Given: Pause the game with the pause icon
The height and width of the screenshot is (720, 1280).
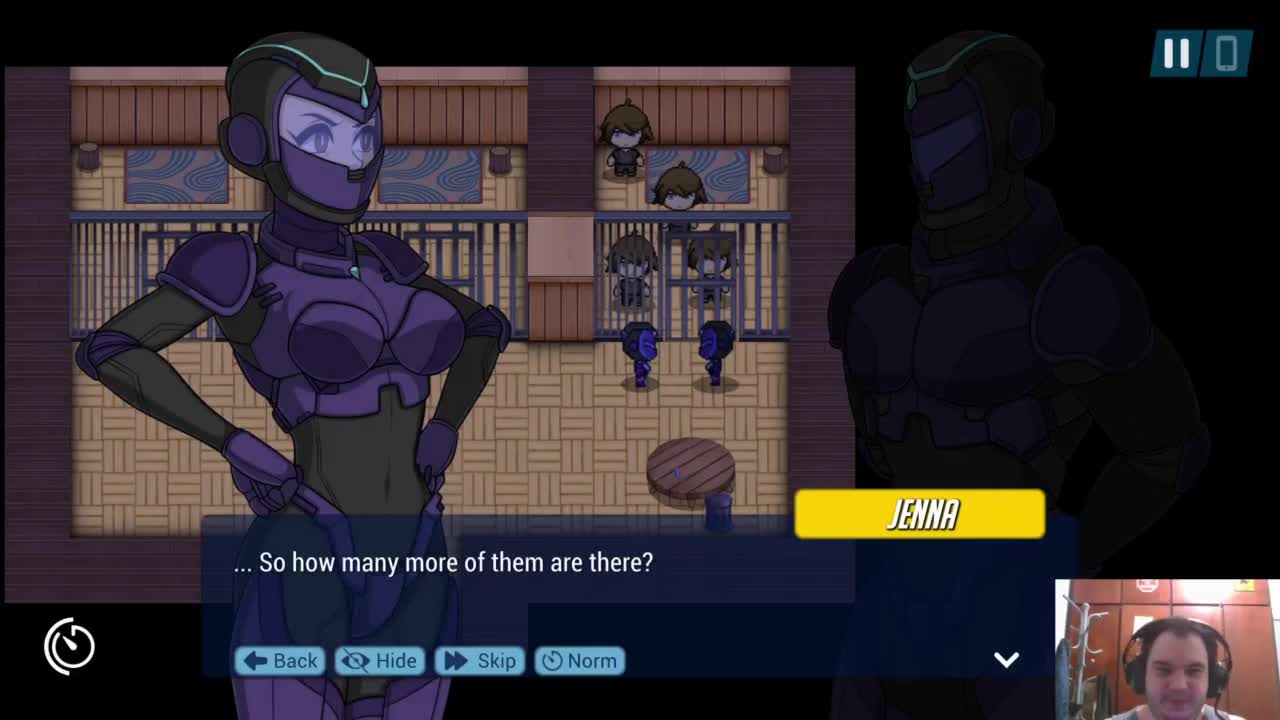Looking at the screenshot, I should pos(1176,53).
